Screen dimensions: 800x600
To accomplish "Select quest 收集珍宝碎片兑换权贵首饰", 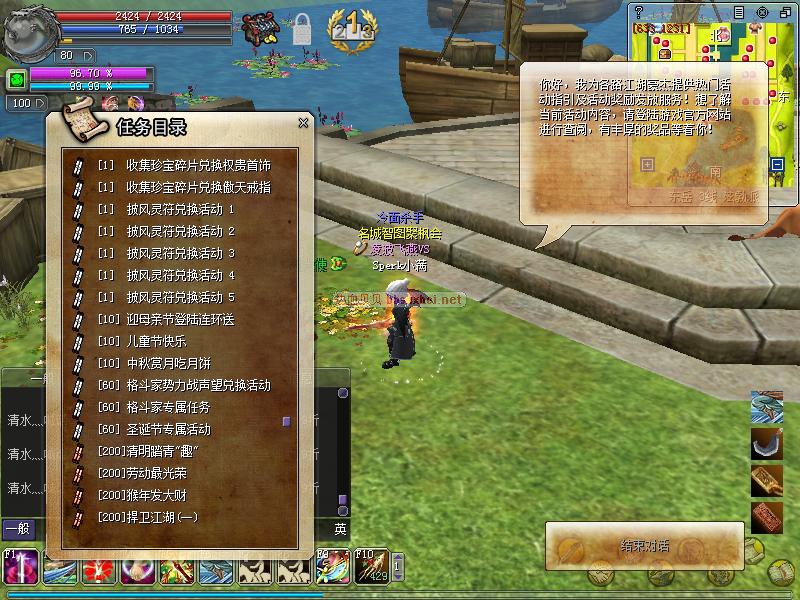I will (x=198, y=165).
